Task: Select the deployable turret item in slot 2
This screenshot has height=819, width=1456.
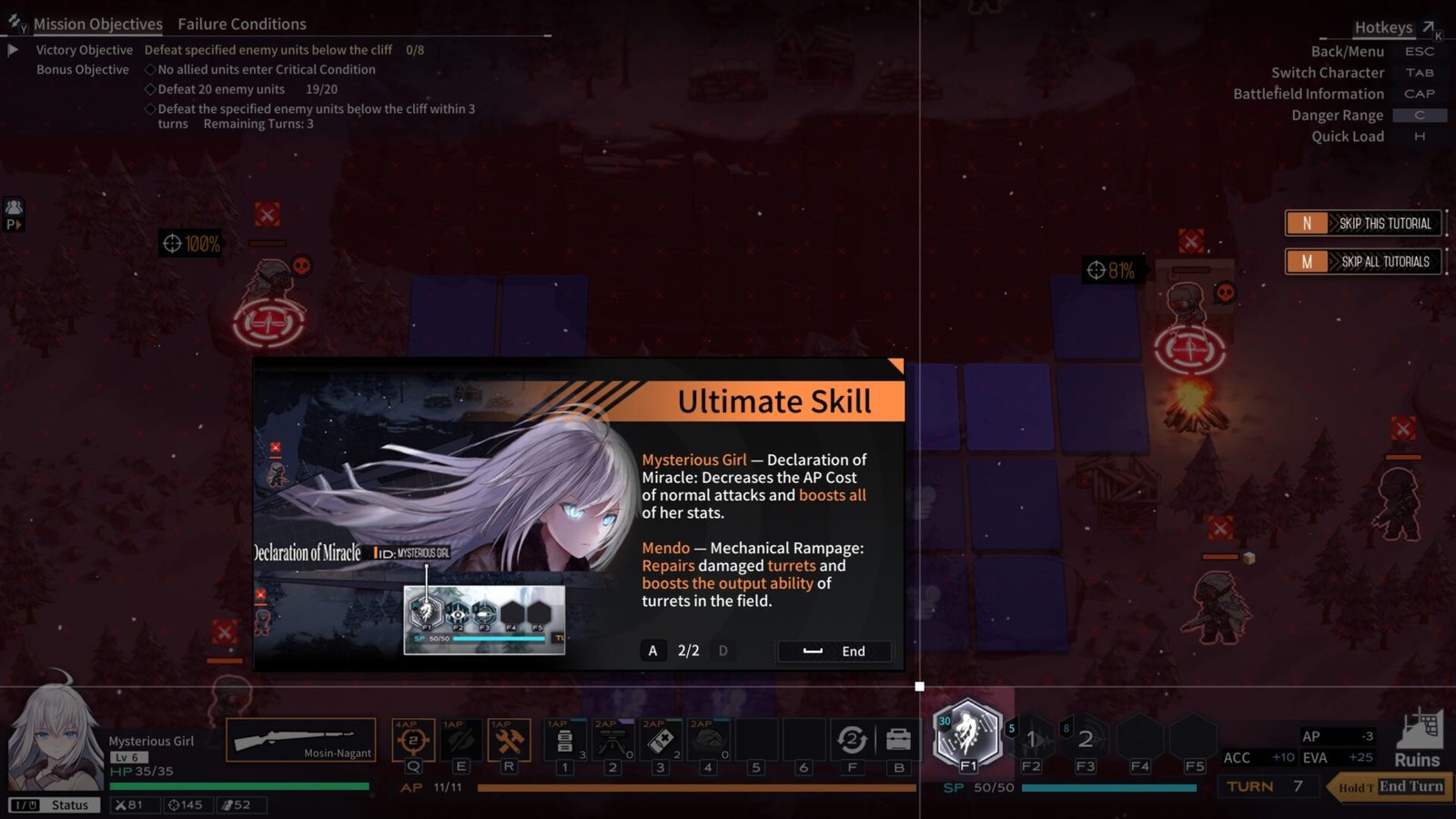Action: coord(614,742)
